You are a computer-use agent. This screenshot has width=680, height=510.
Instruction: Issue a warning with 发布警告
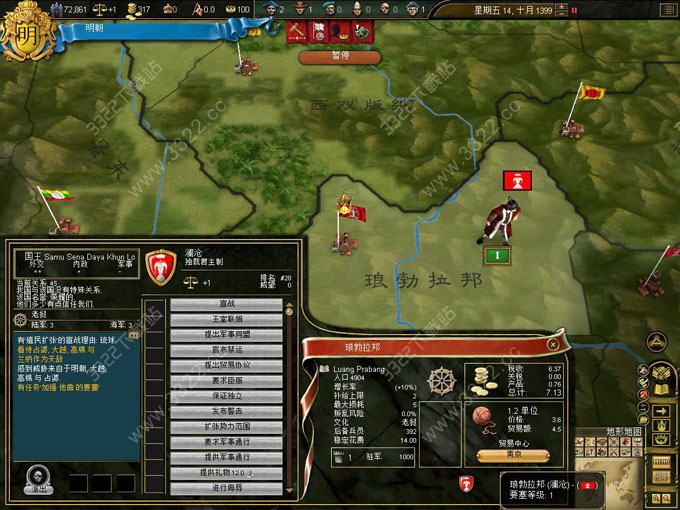(226, 411)
